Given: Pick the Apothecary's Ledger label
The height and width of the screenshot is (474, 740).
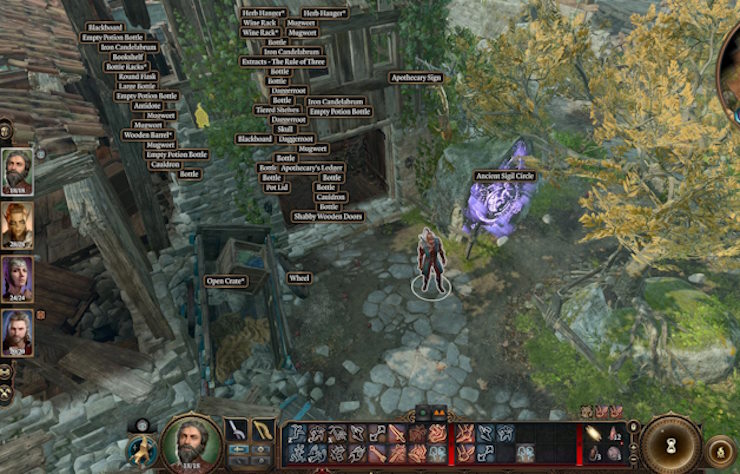Looking at the screenshot, I should [x=311, y=168].
